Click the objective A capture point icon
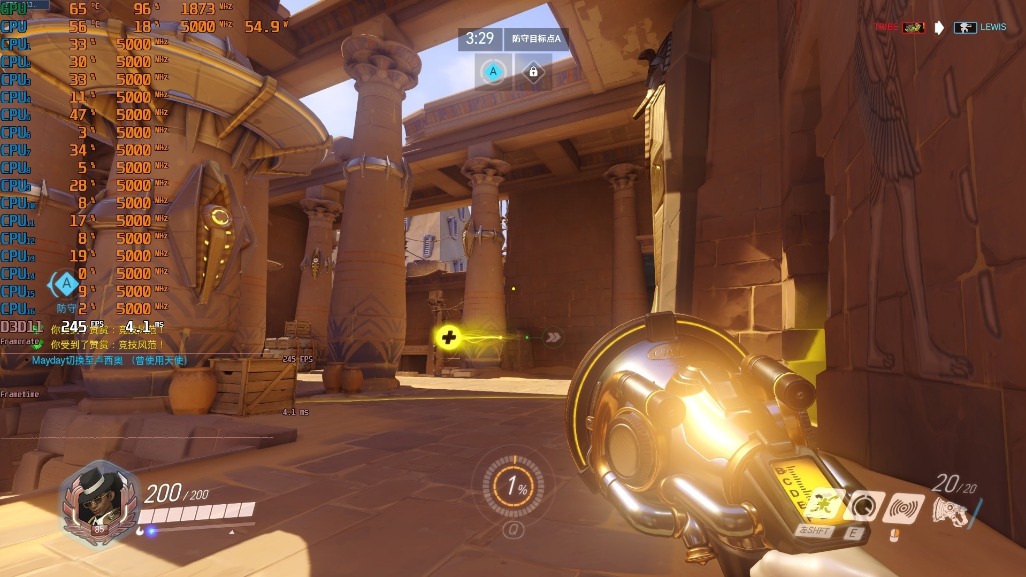The width and height of the screenshot is (1026, 577). (492, 72)
